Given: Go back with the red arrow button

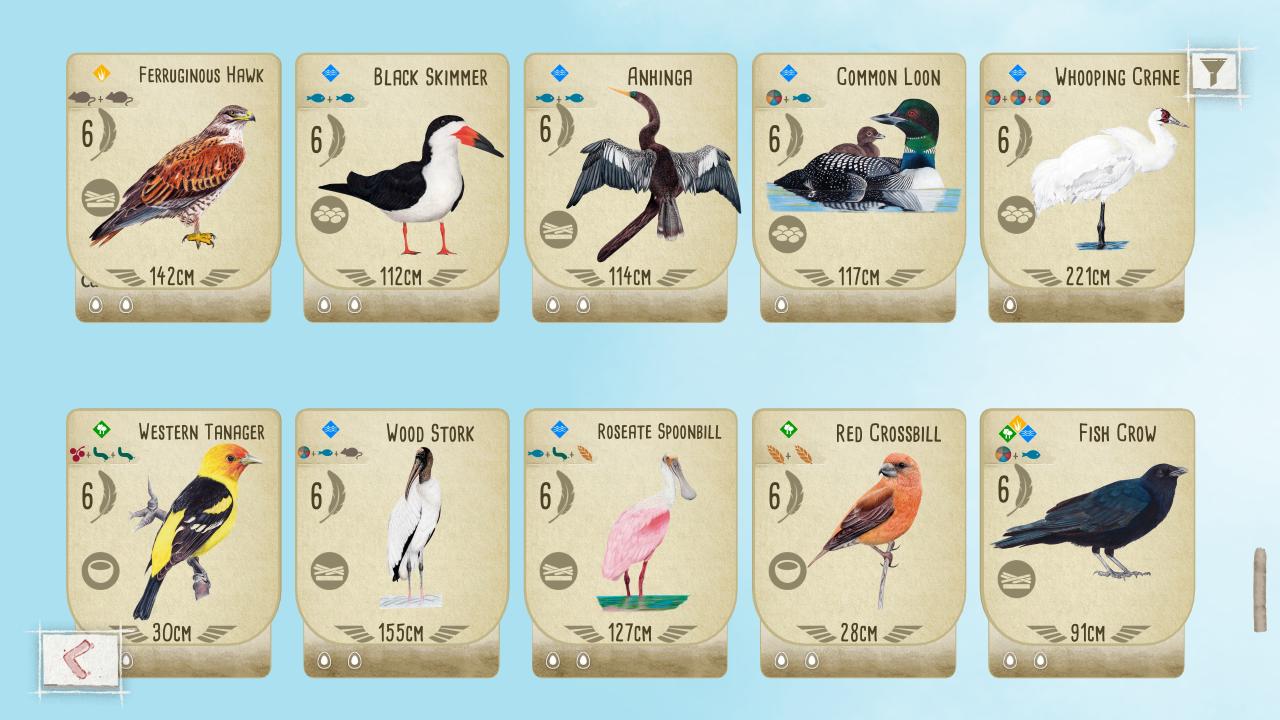Looking at the screenshot, I should (81, 658).
